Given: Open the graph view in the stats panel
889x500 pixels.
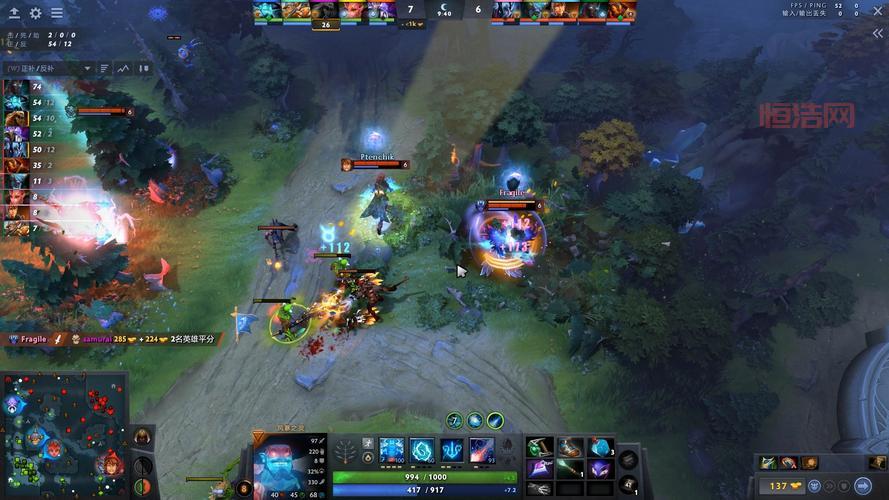Looking at the screenshot, I should point(124,69).
